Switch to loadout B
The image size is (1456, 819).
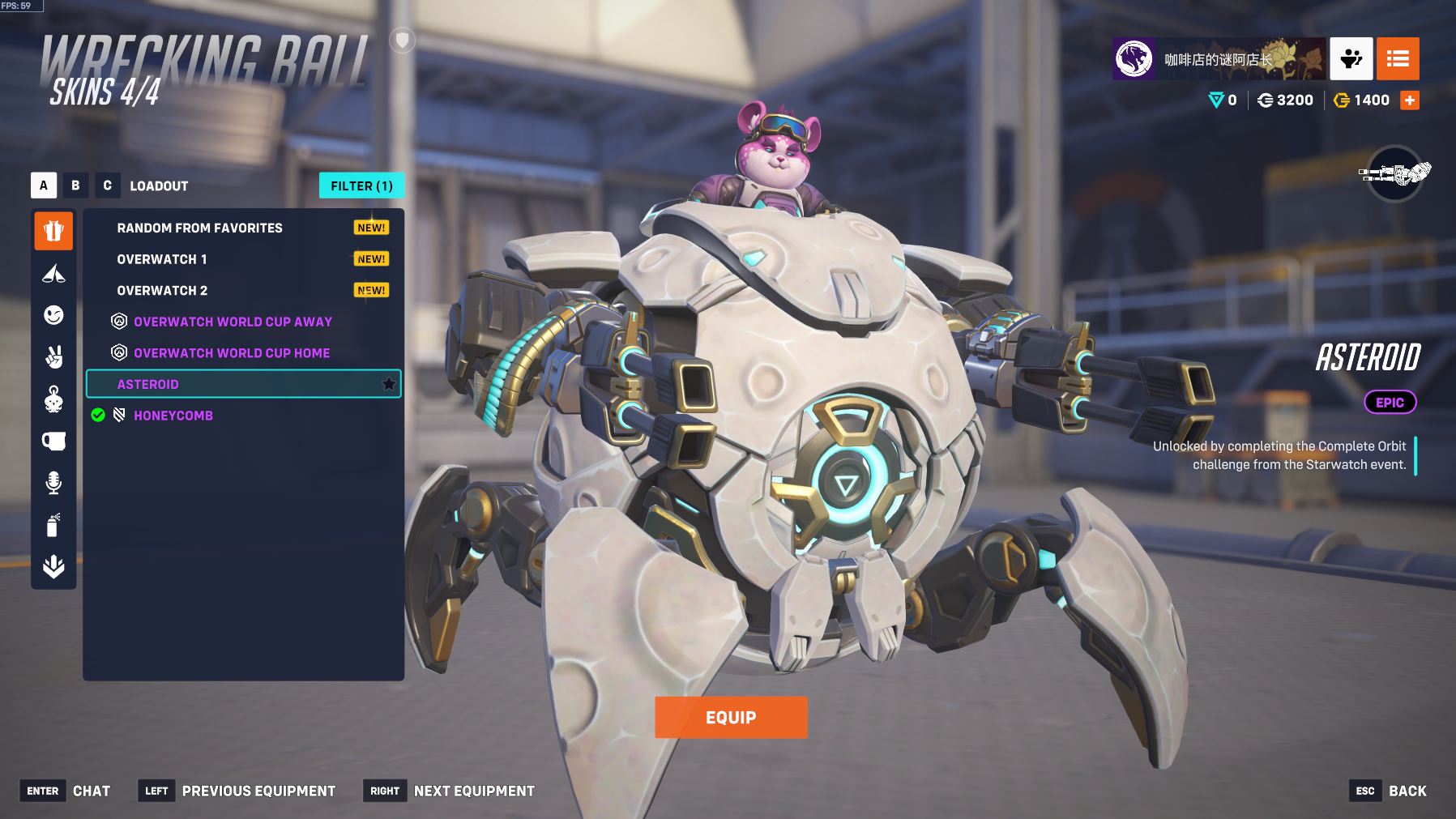[x=75, y=186]
